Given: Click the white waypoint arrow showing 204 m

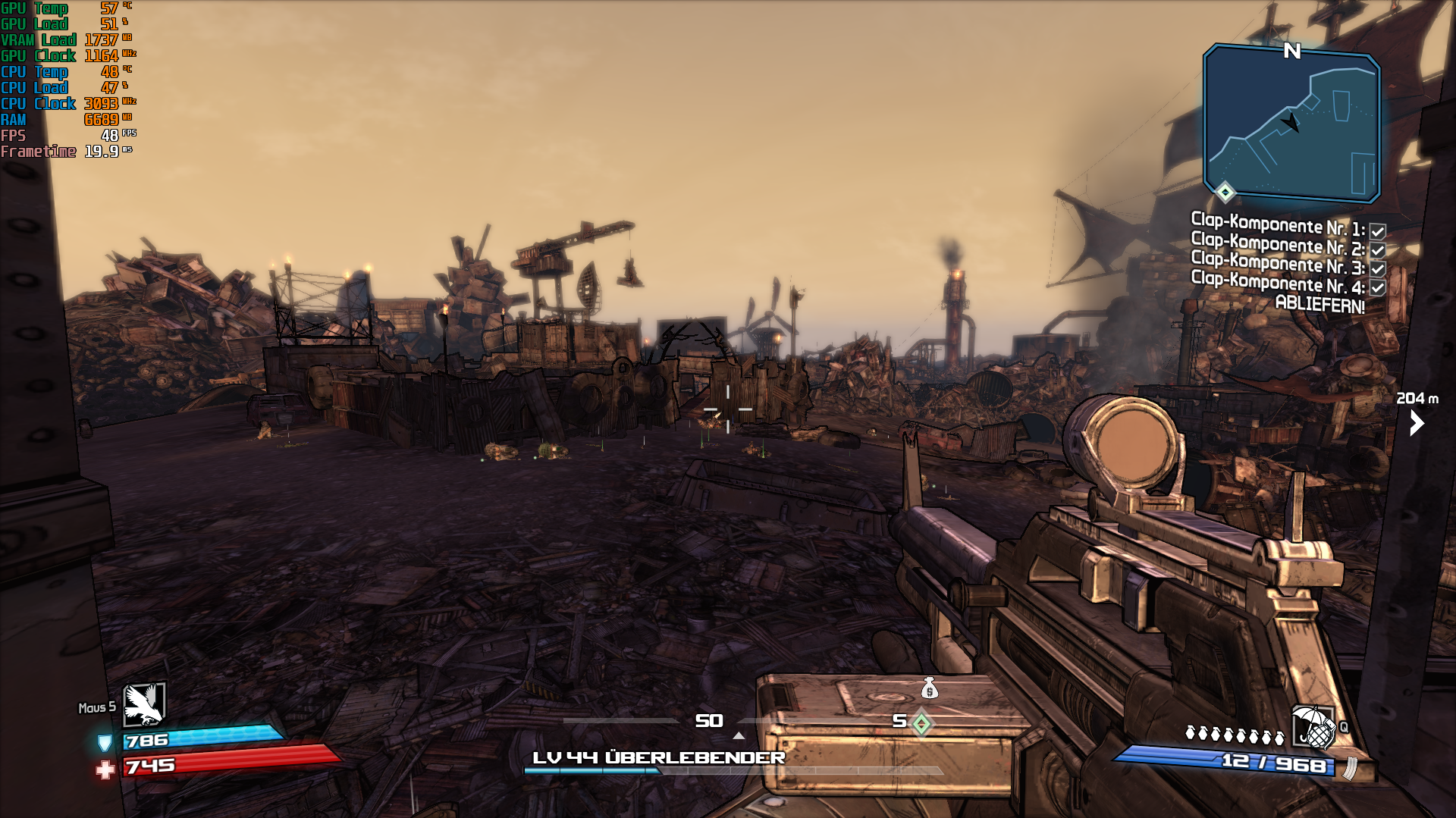Looking at the screenshot, I should point(1417,422).
